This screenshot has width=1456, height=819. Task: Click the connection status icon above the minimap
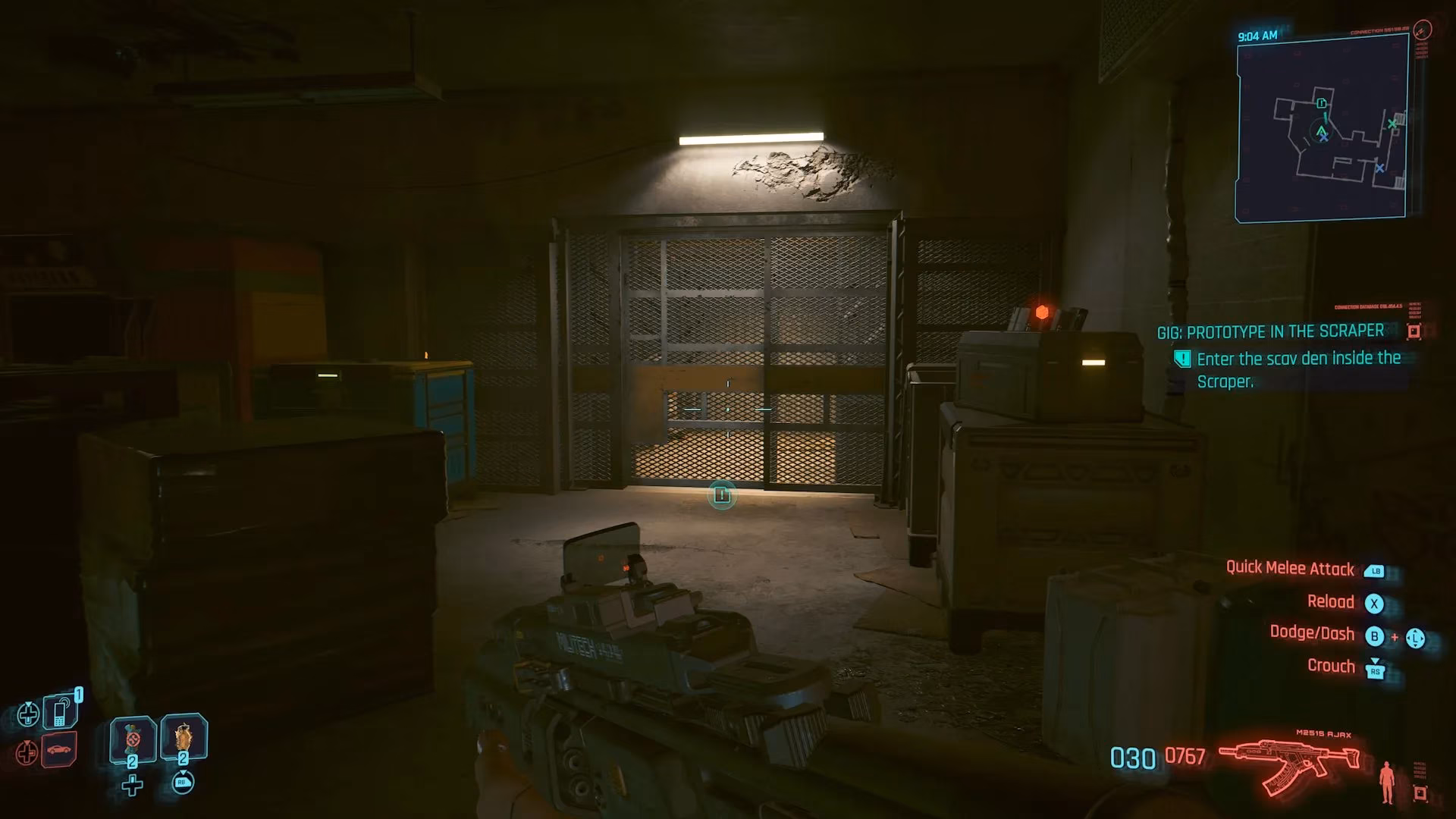1423,30
